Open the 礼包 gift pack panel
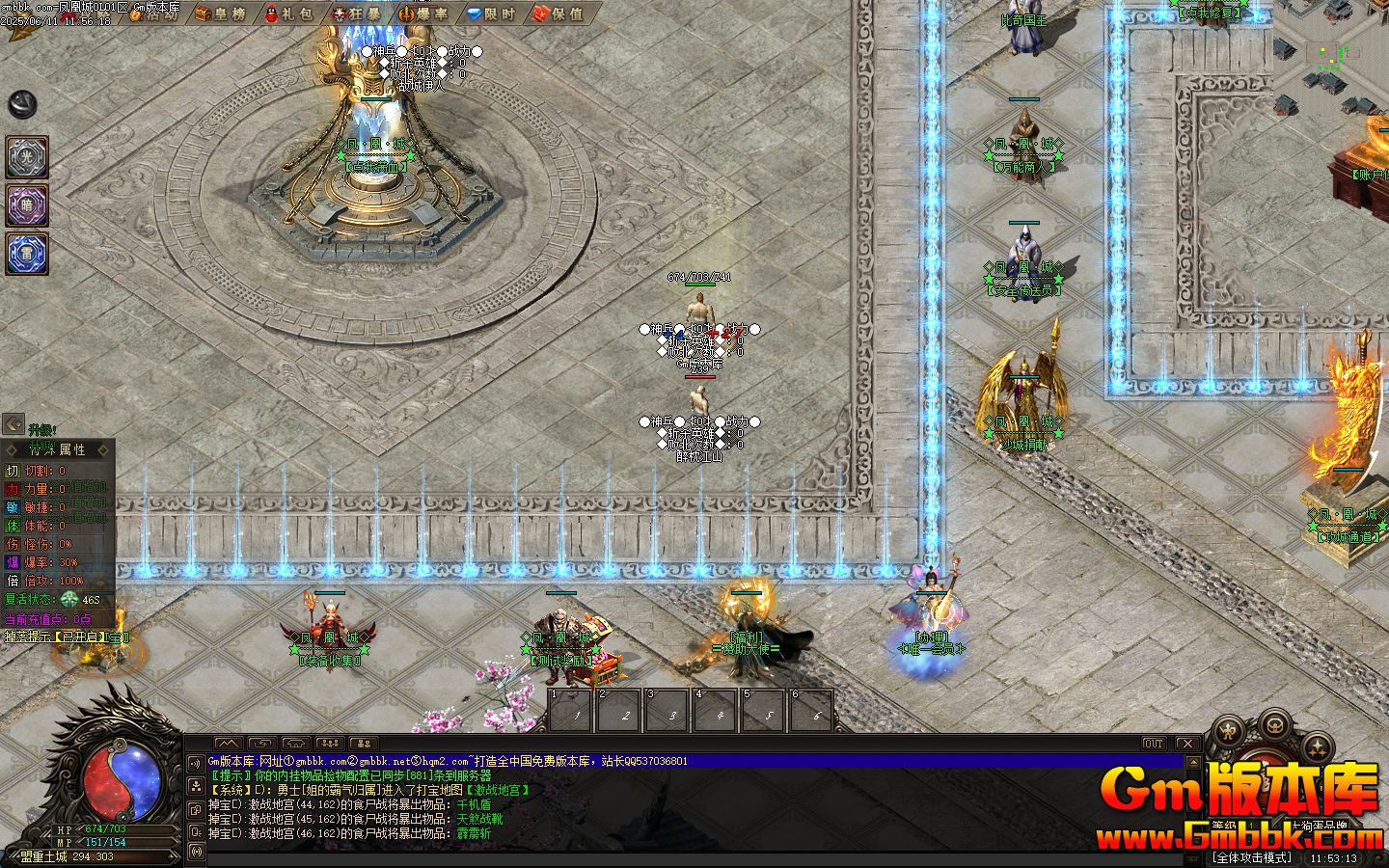The width and height of the screenshot is (1389, 868). point(293,15)
